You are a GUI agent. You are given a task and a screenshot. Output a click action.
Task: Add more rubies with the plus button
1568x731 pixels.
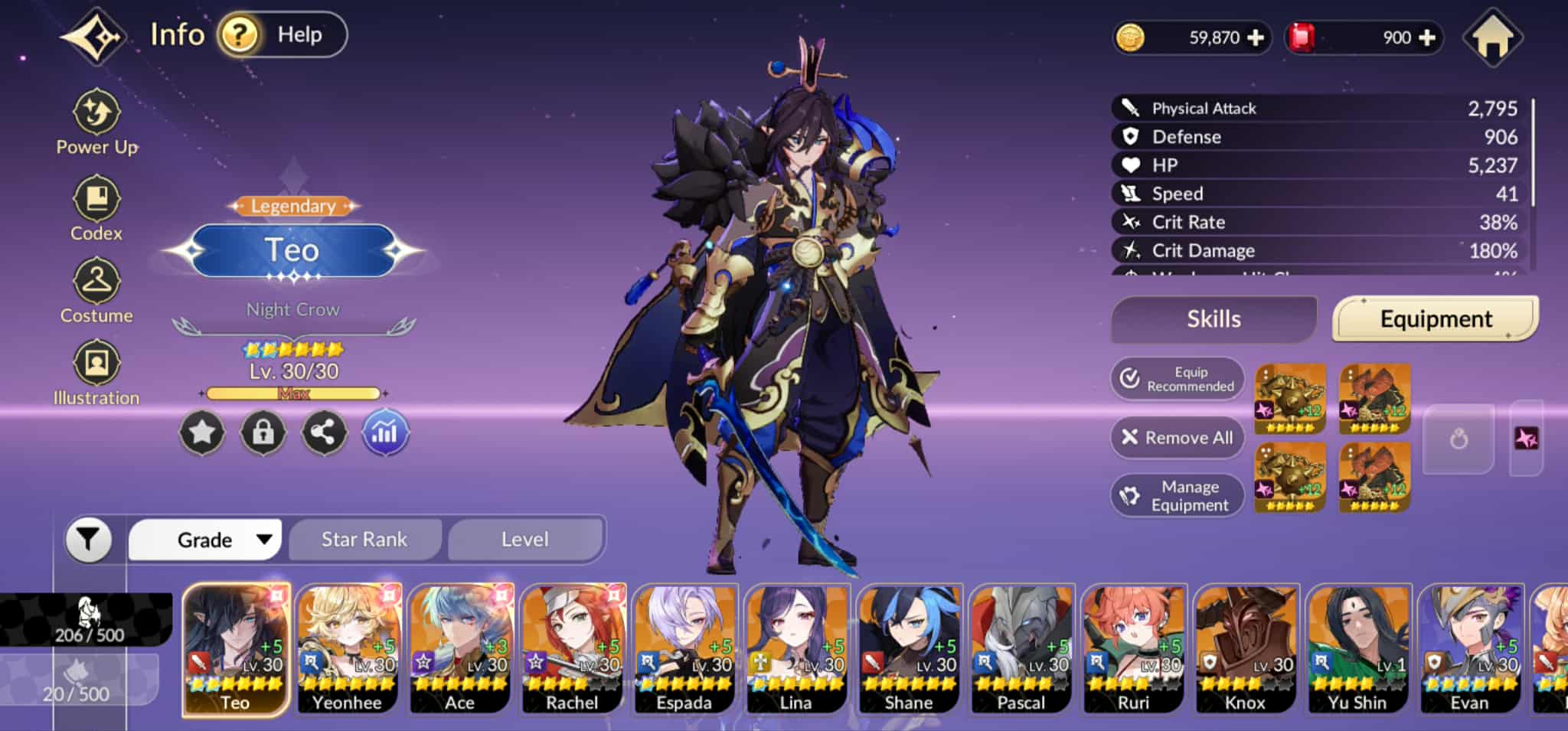click(1427, 38)
